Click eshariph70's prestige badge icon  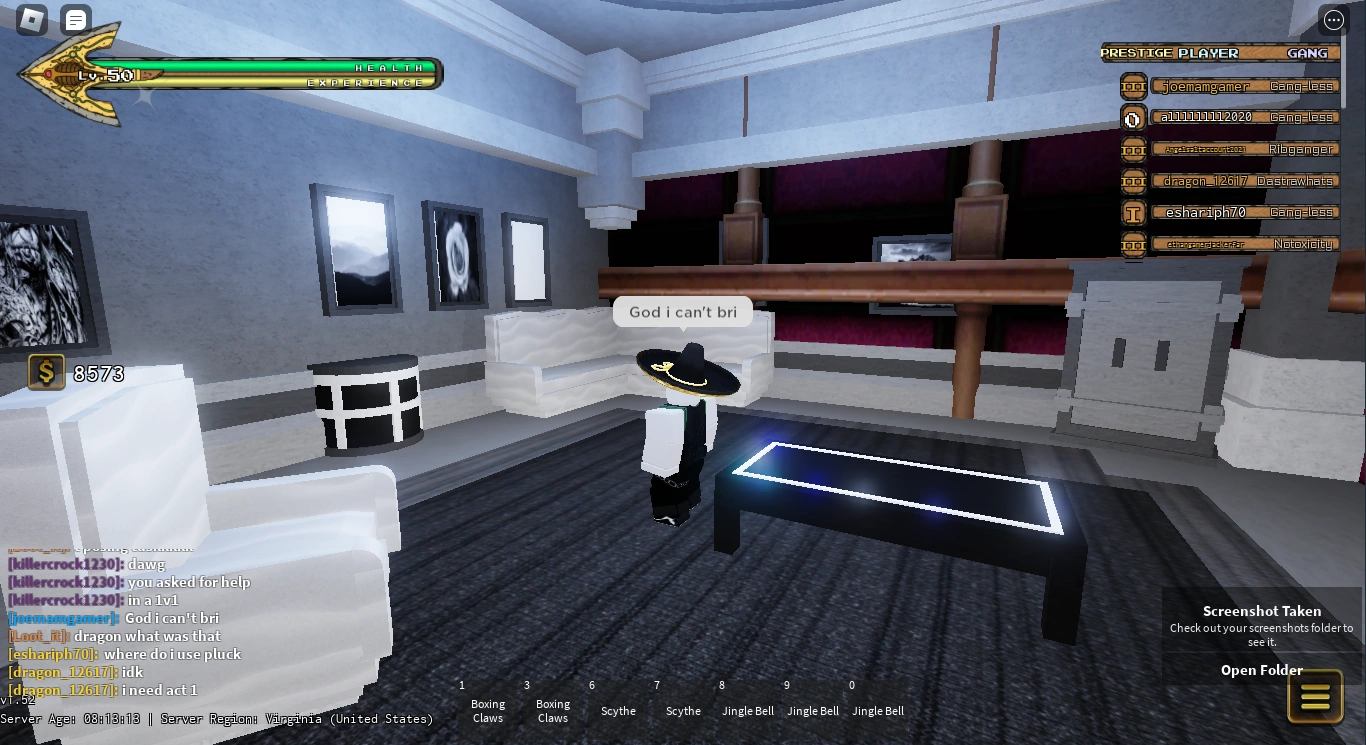(x=1133, y=213)
